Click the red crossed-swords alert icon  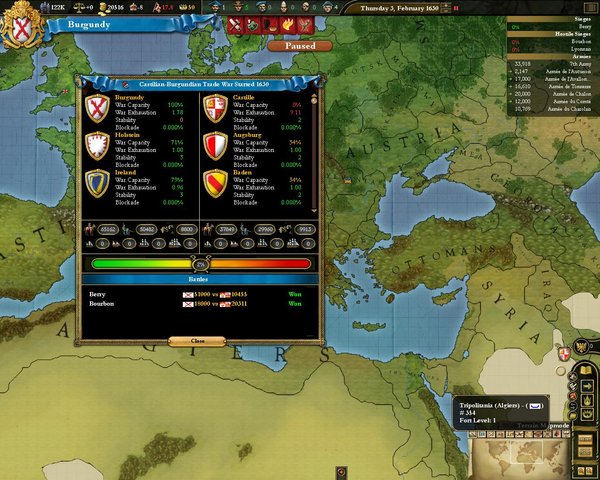237,24
